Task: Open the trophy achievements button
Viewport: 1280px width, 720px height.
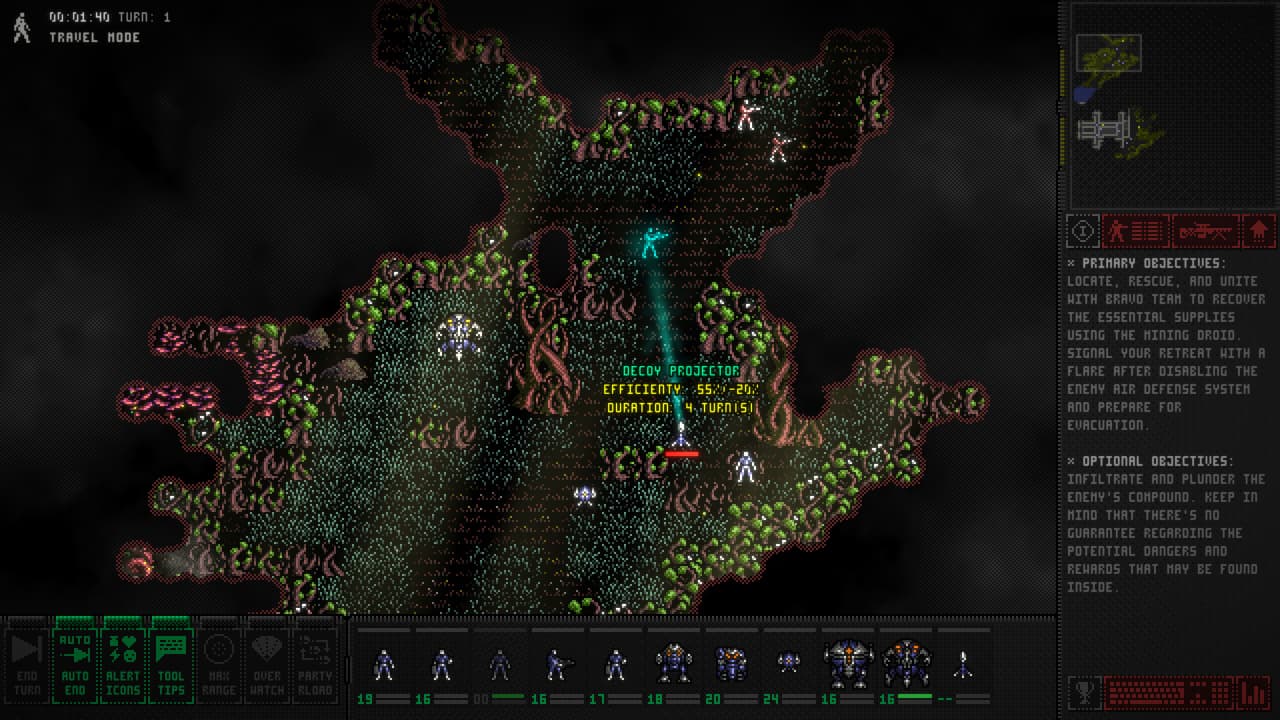Action: 1083,692
